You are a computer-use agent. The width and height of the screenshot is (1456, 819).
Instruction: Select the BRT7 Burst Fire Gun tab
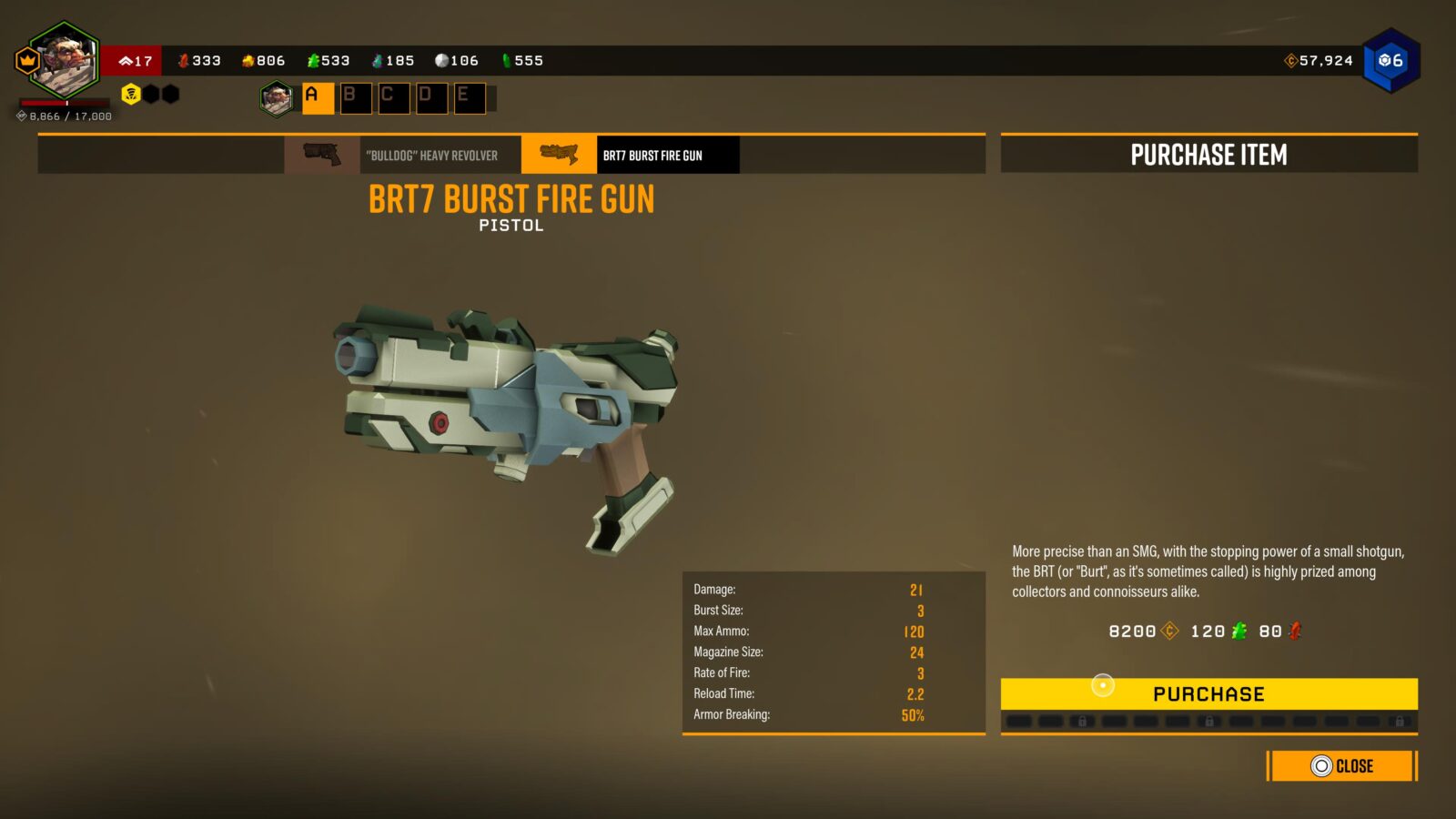pos(630,156)
